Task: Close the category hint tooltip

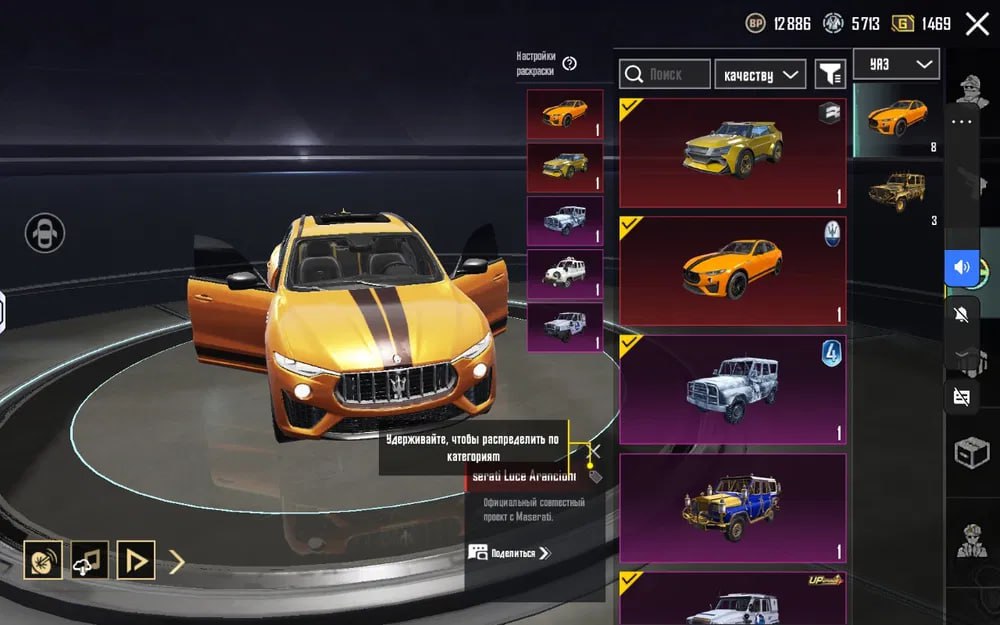Action: tap(593, 451)
